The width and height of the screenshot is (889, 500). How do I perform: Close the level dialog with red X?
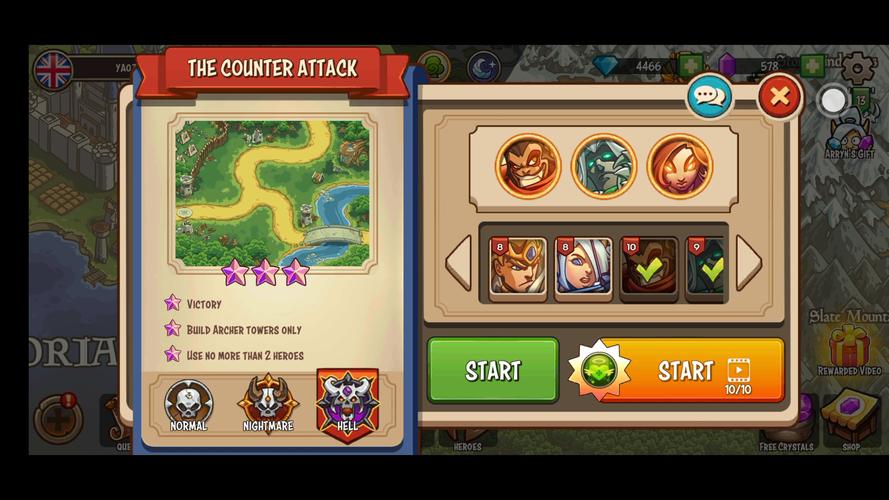pyautogui.click(x=779, y=97)
